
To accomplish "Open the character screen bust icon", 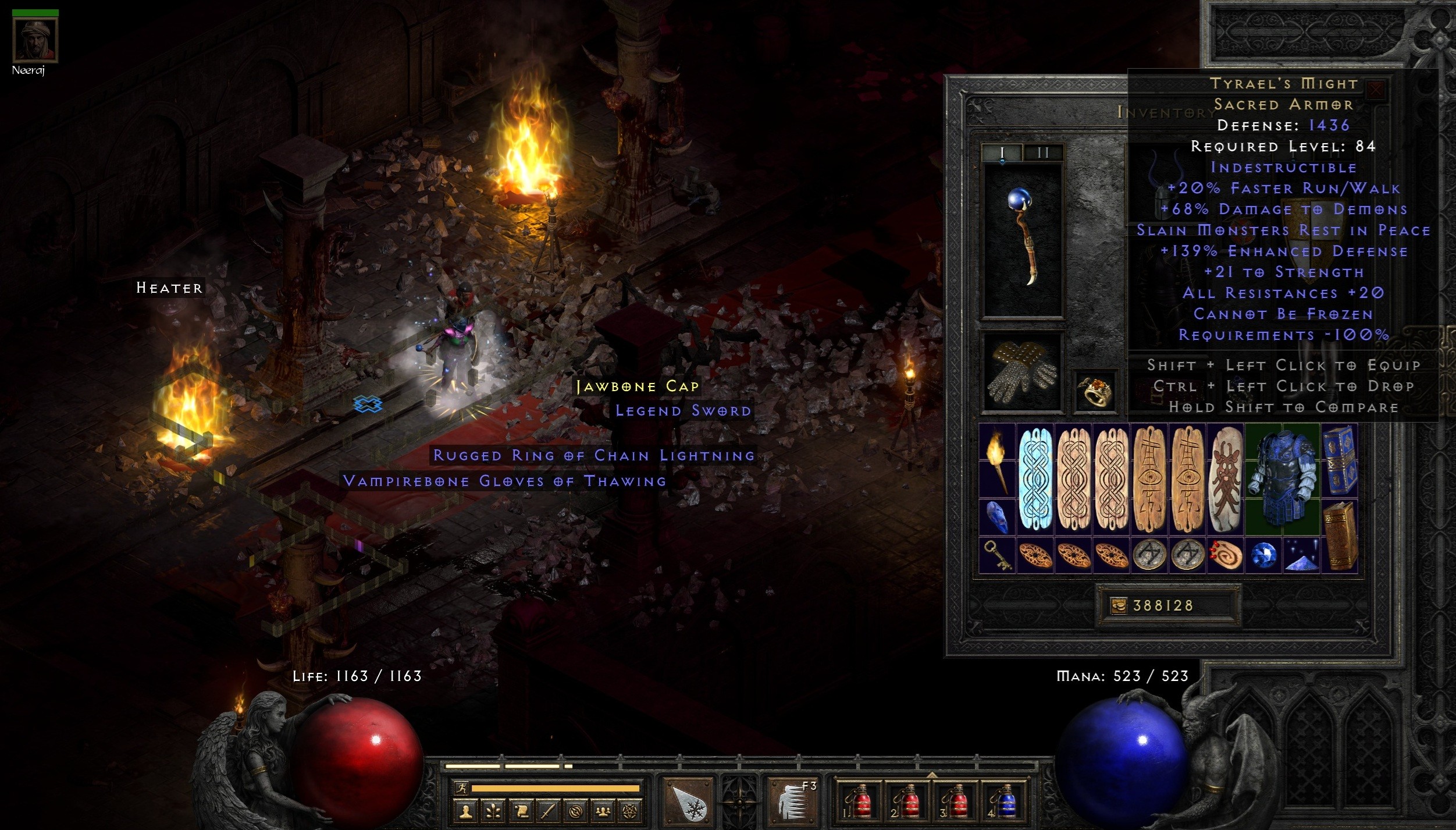I will pos(465,811).
